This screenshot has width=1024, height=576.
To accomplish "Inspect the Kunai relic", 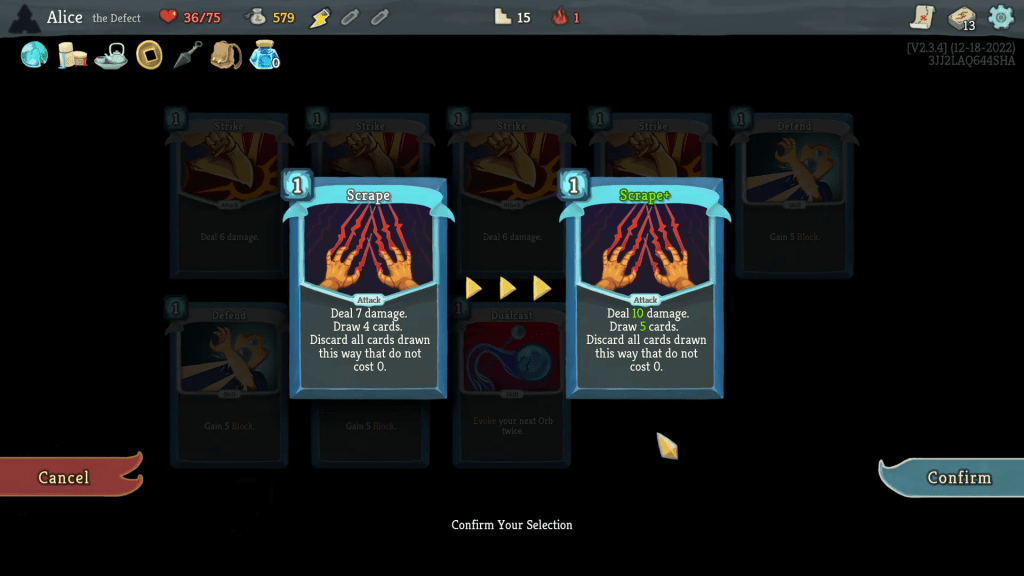I will (x=187, y=55).
